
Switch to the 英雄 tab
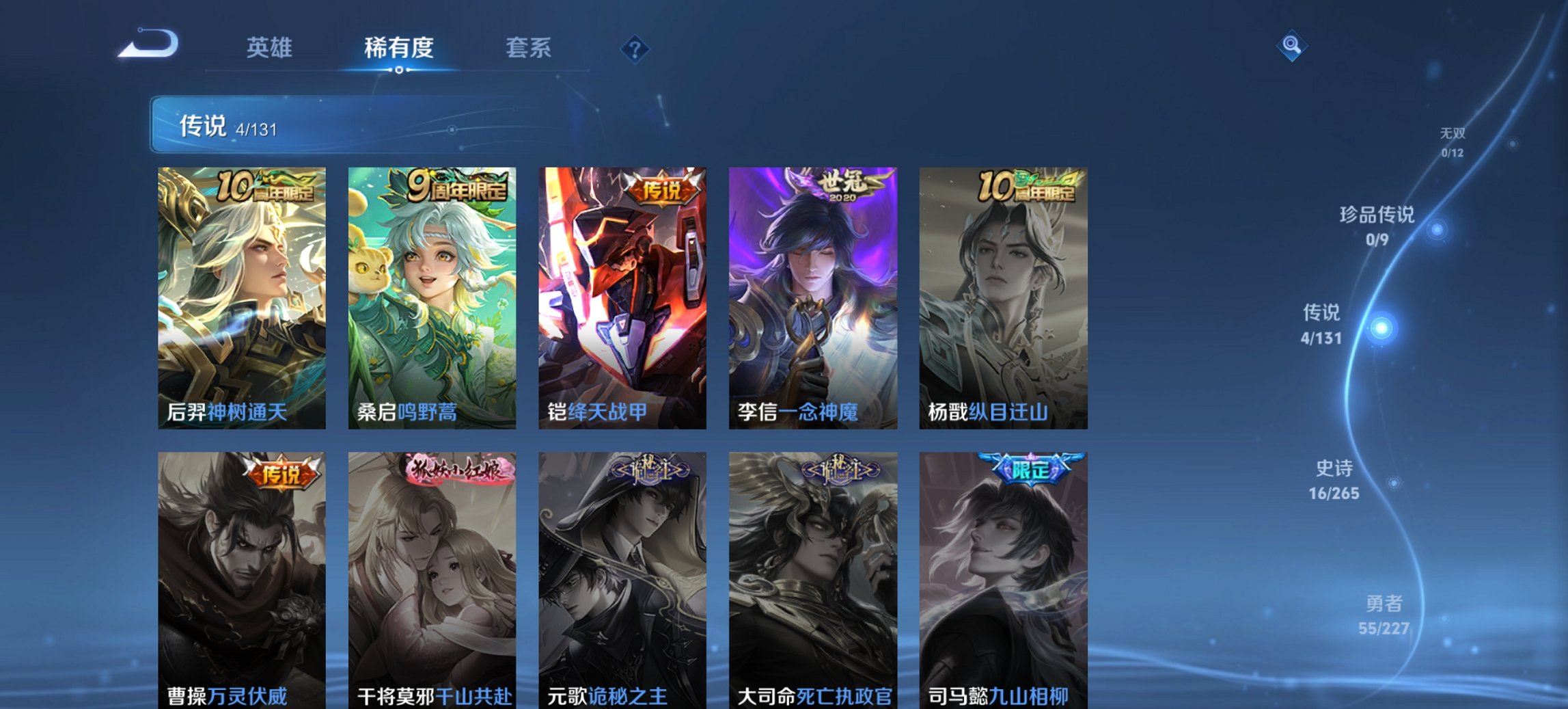point(271,48)
